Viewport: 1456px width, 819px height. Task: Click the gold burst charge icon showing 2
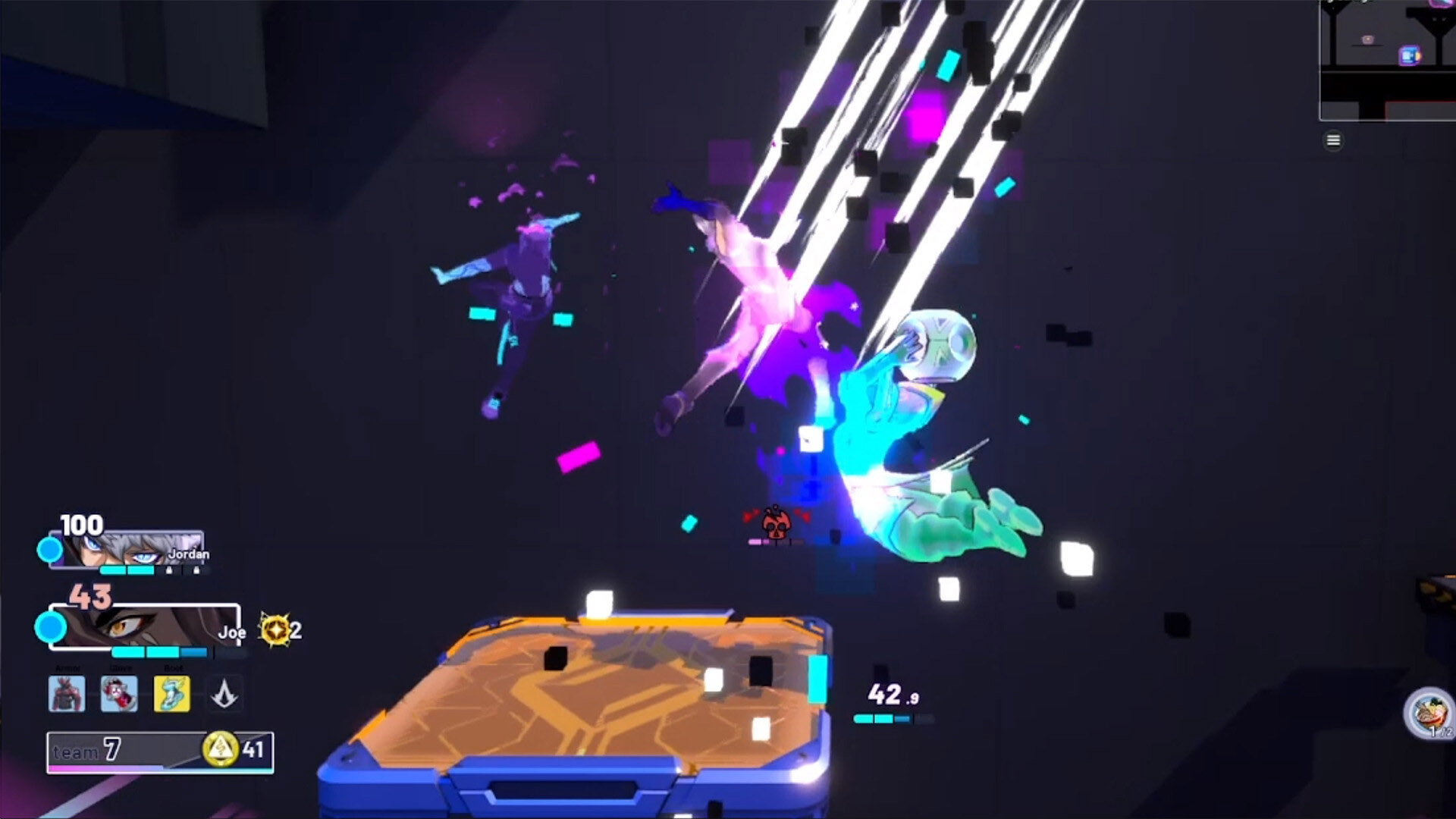click(275, 629)
